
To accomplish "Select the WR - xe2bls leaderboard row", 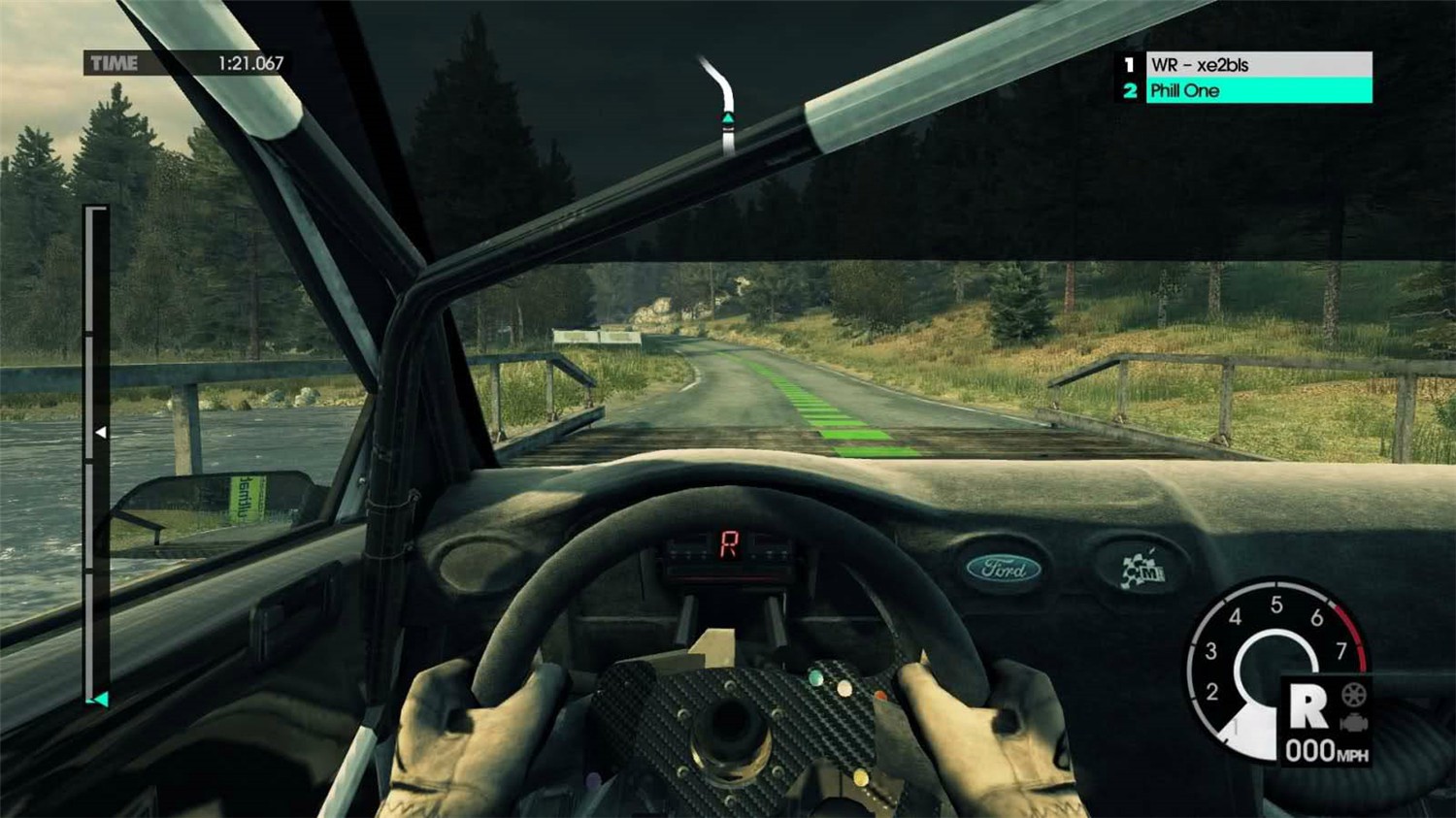I will pyautogui.click(x=1258, y=65).
